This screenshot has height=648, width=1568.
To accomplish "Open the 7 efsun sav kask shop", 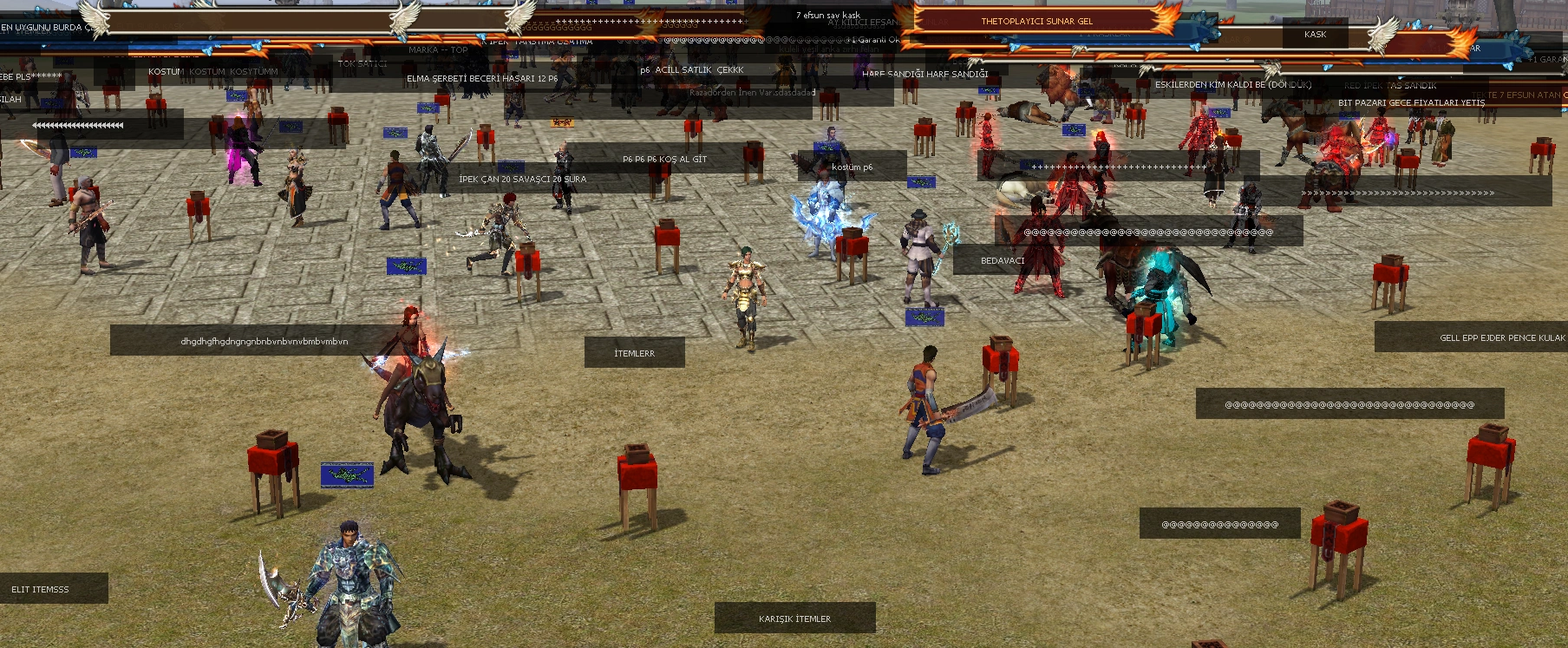I will [827, 15].
